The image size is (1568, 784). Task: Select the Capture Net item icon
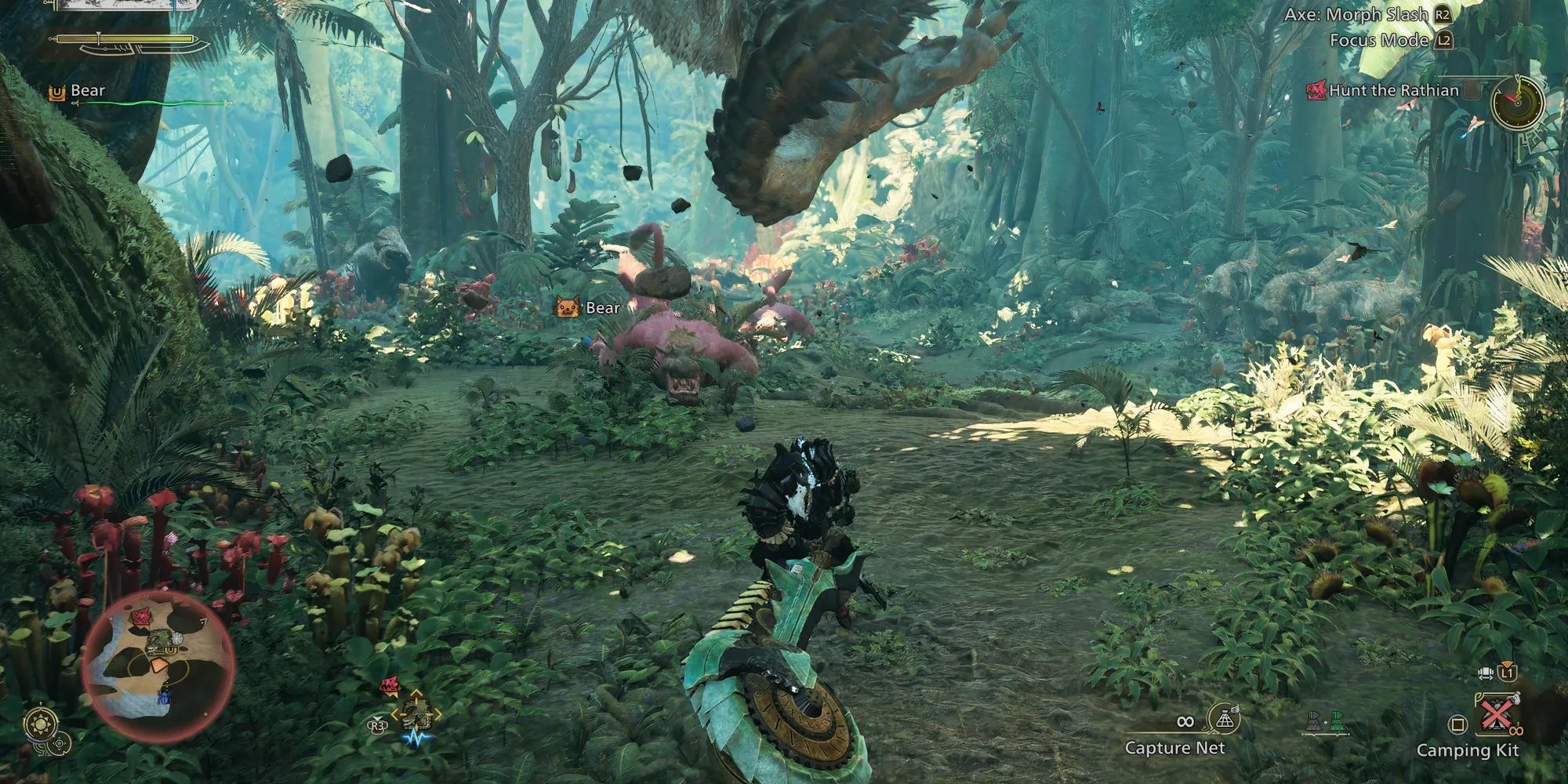click(1222, 720)
